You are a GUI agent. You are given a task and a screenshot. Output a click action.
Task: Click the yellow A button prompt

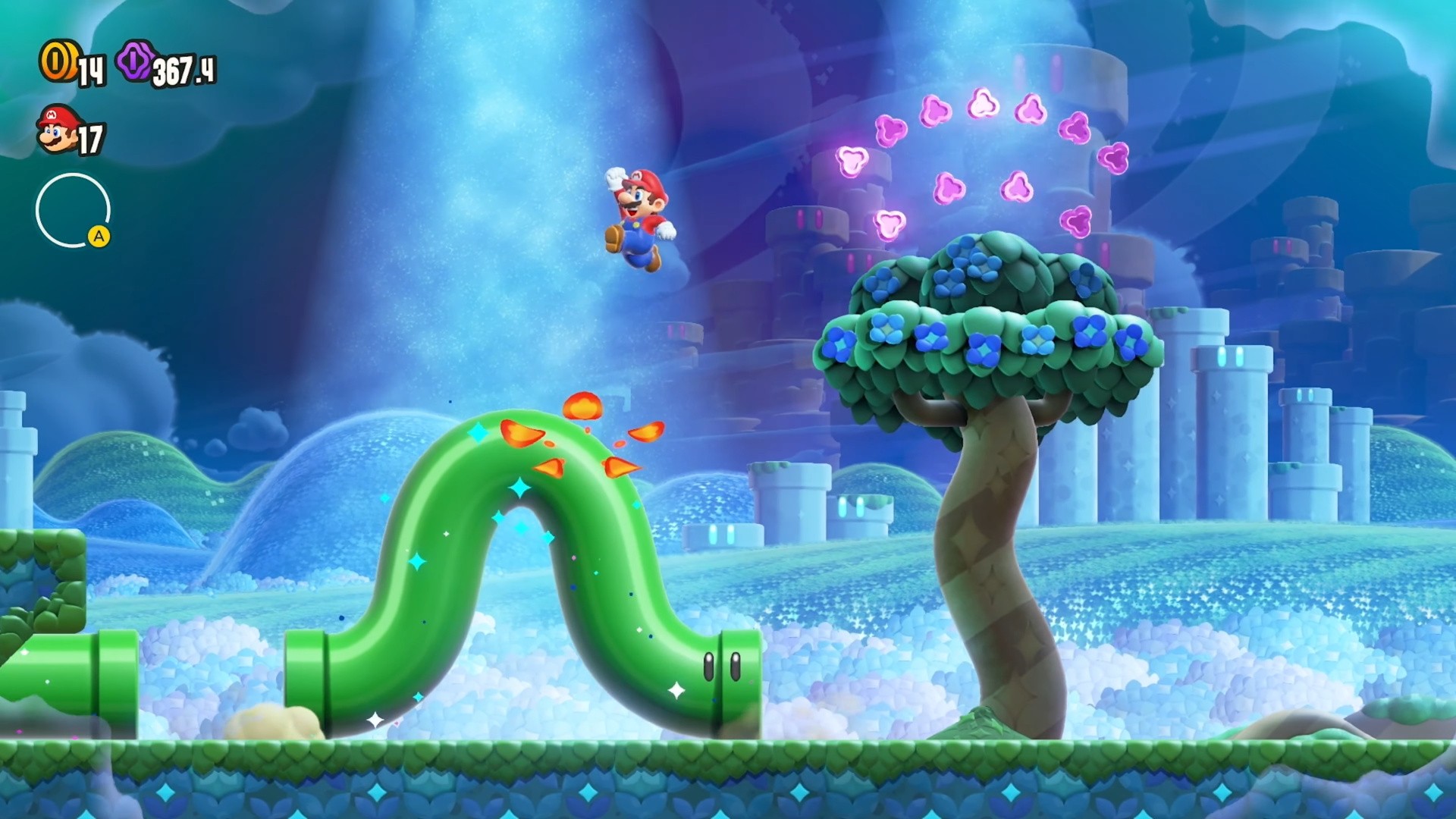[x=99, y=237]
